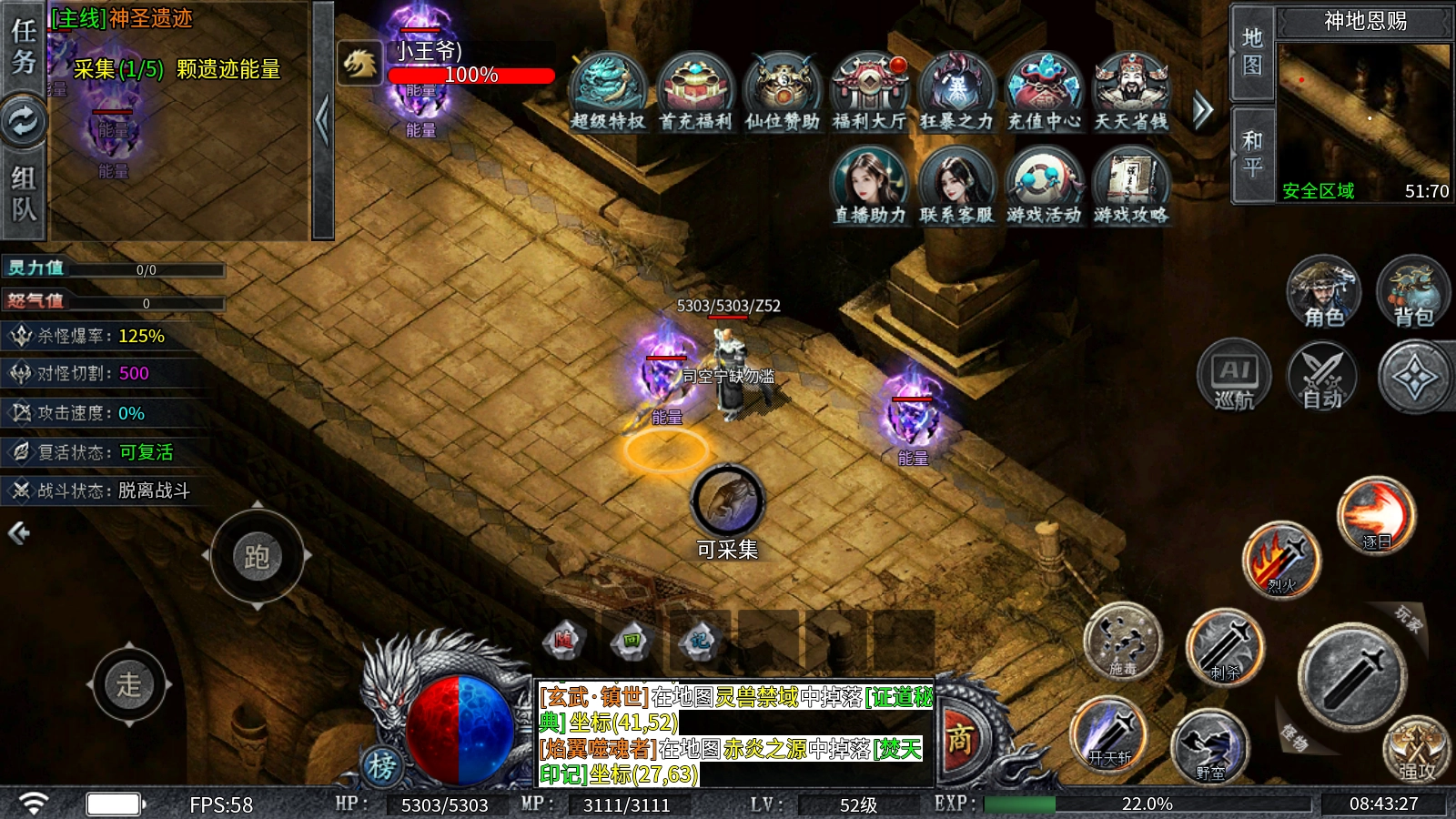1456x819 pixels.
Task: Use the 开天斩 slash skill
Action: (1110, 733)
